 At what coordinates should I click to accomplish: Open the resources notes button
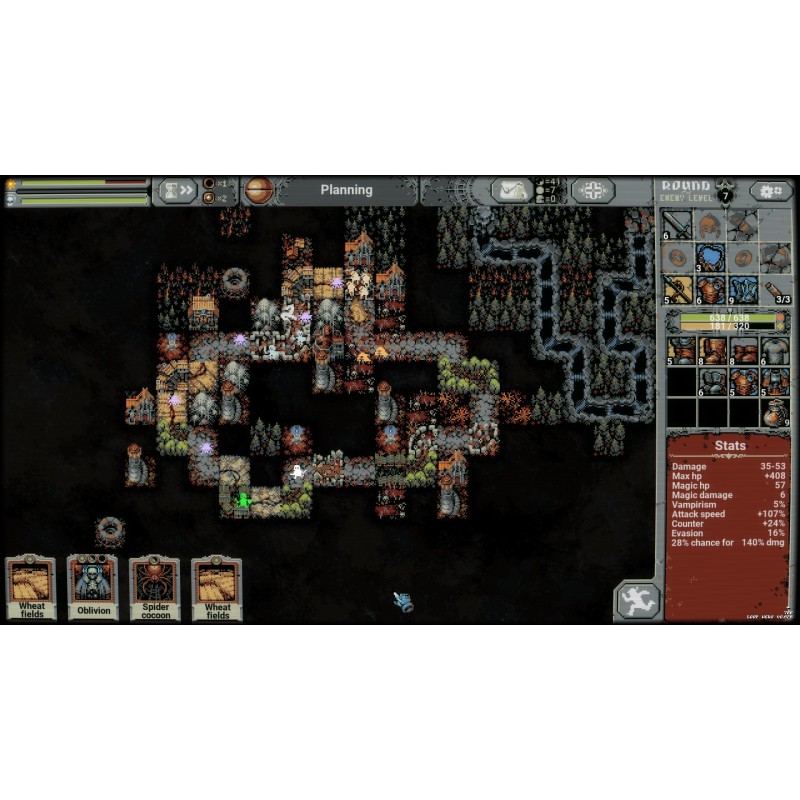click(512, 190)
